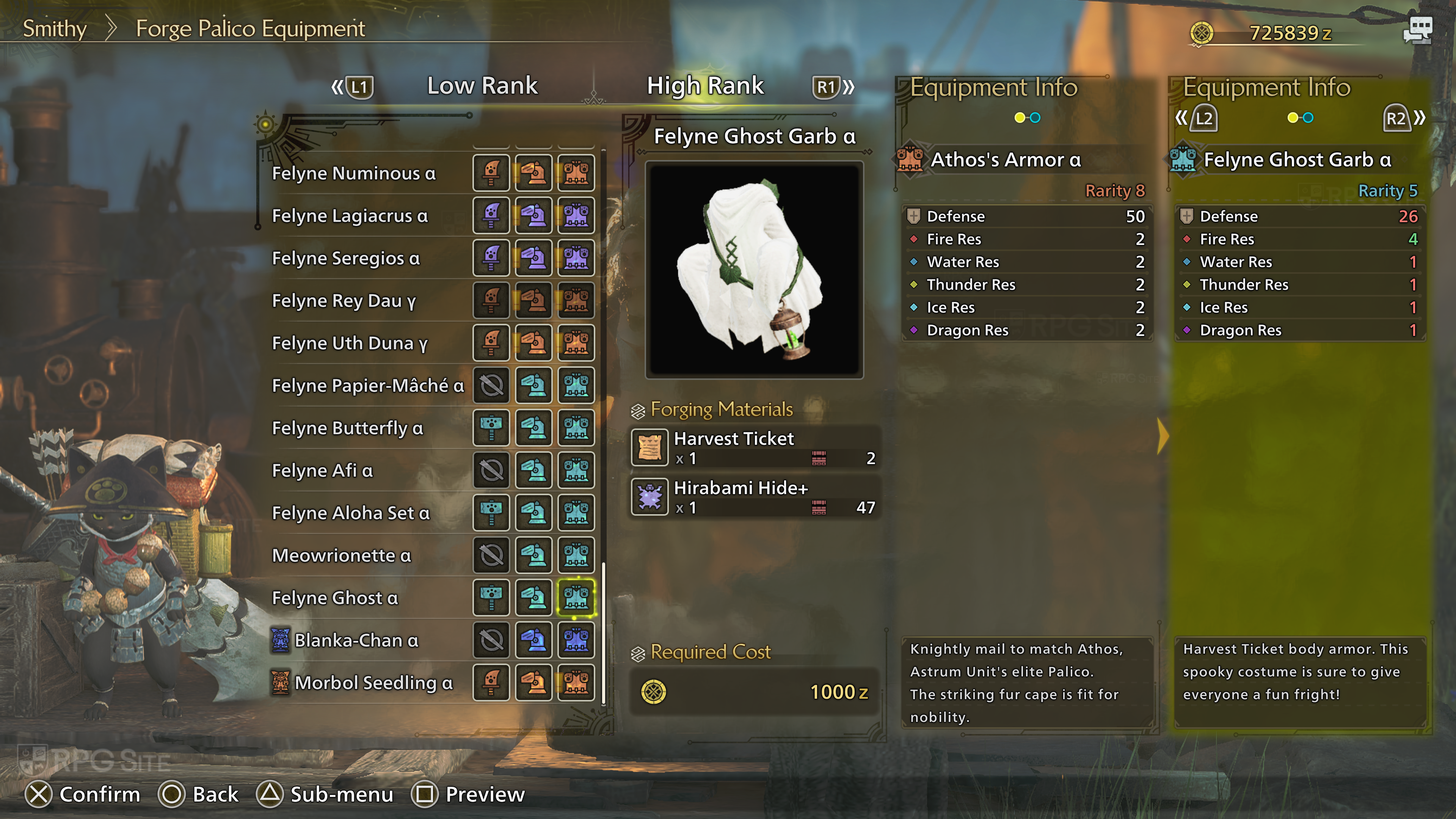Select the Felyne Ghost α body armor icon
This screenshot has width=1456, height=819.
click(576, 598)
